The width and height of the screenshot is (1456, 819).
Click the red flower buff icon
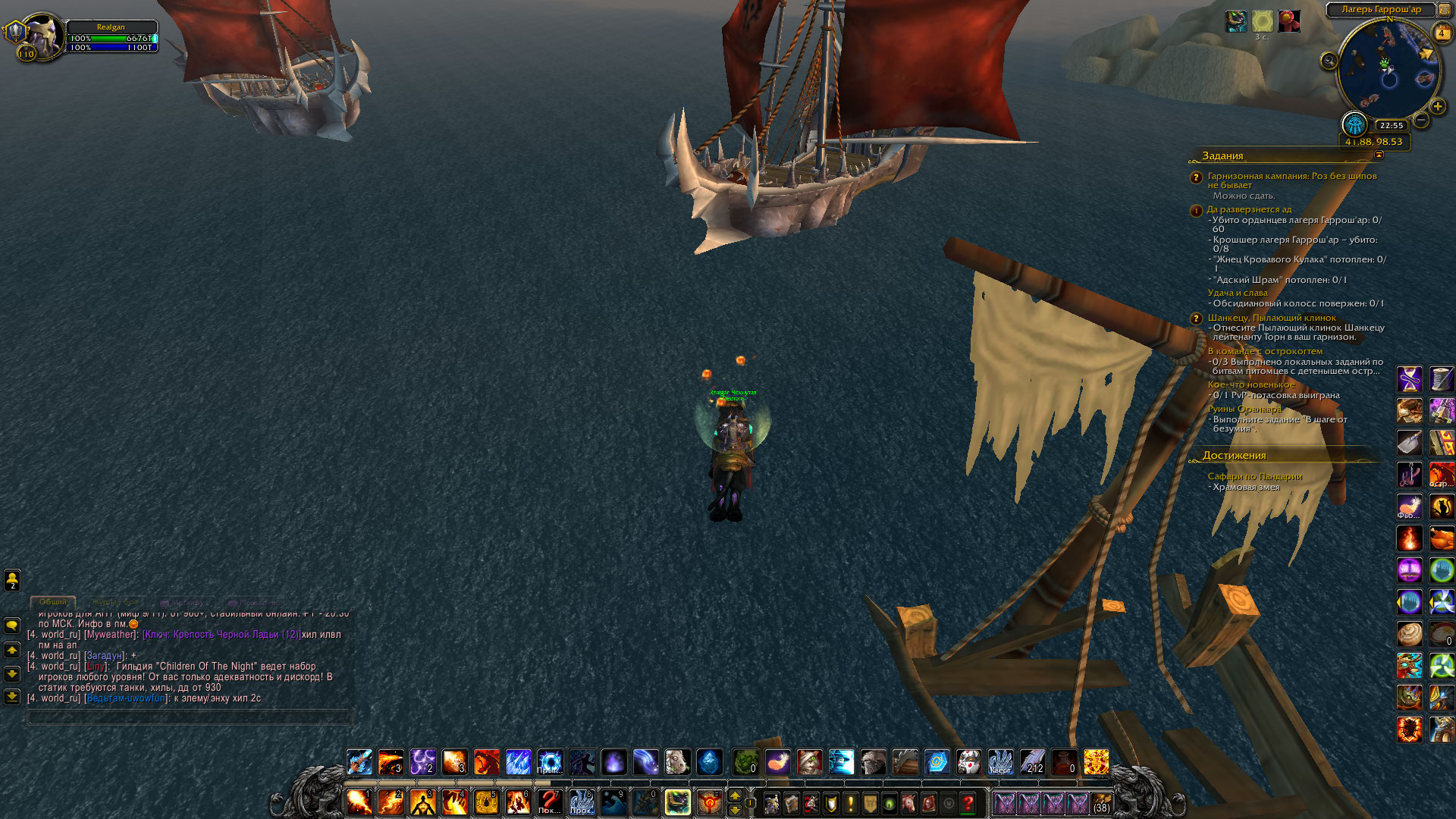pos(1288,21)
